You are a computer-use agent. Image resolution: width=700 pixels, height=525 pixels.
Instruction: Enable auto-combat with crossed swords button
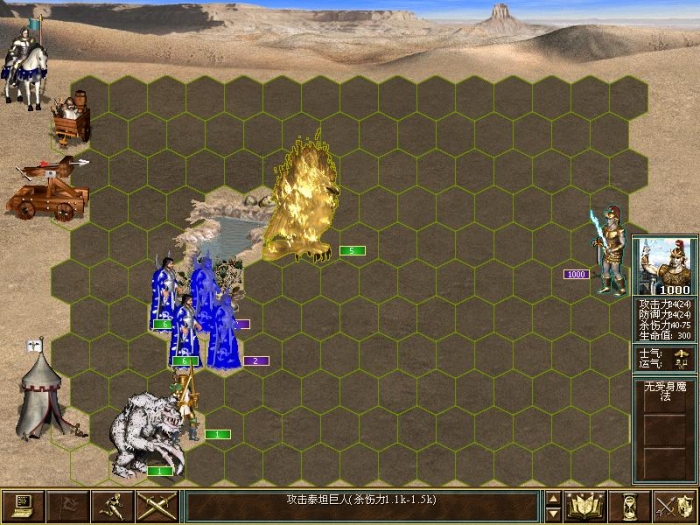pyautogui.click(x=157, y=506)
